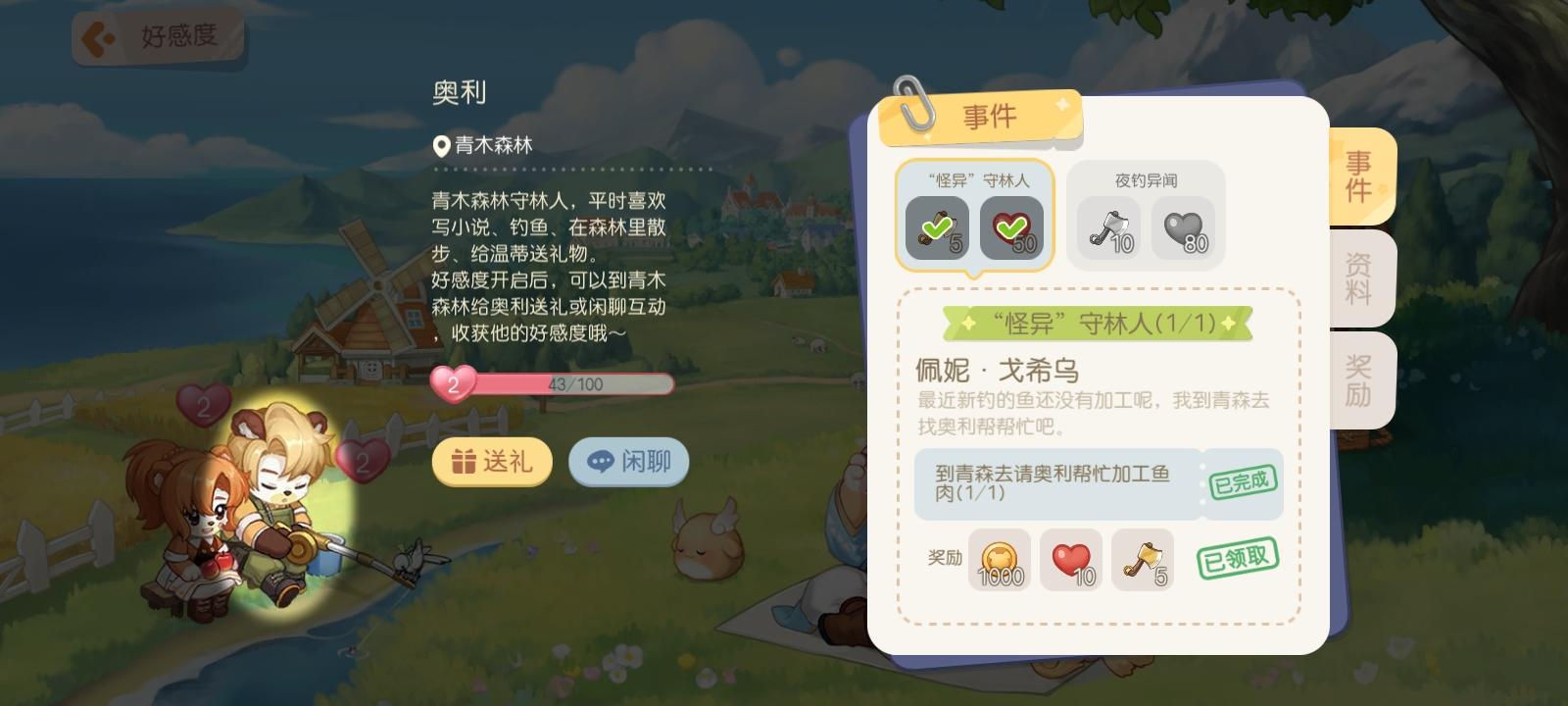Click the 已领取 reward button
This screenshot has width=1568, height=706.
pos(1238,559)
